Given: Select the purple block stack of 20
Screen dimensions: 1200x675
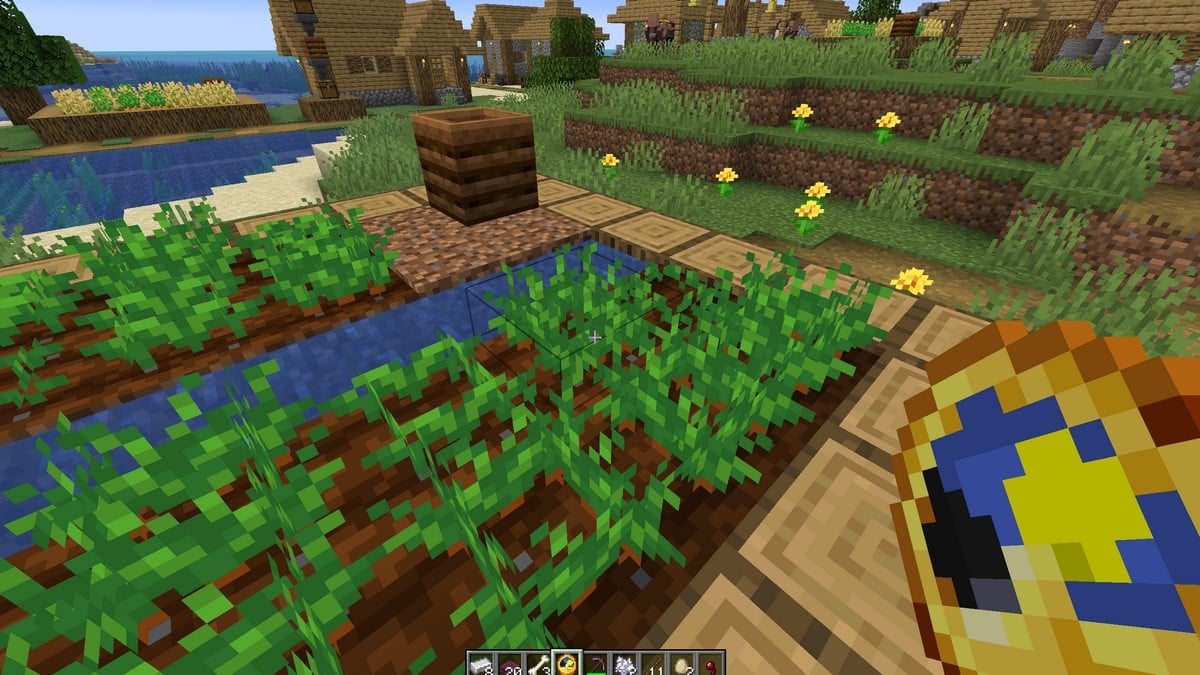Looking at the screenshot, I should [510, 663].
